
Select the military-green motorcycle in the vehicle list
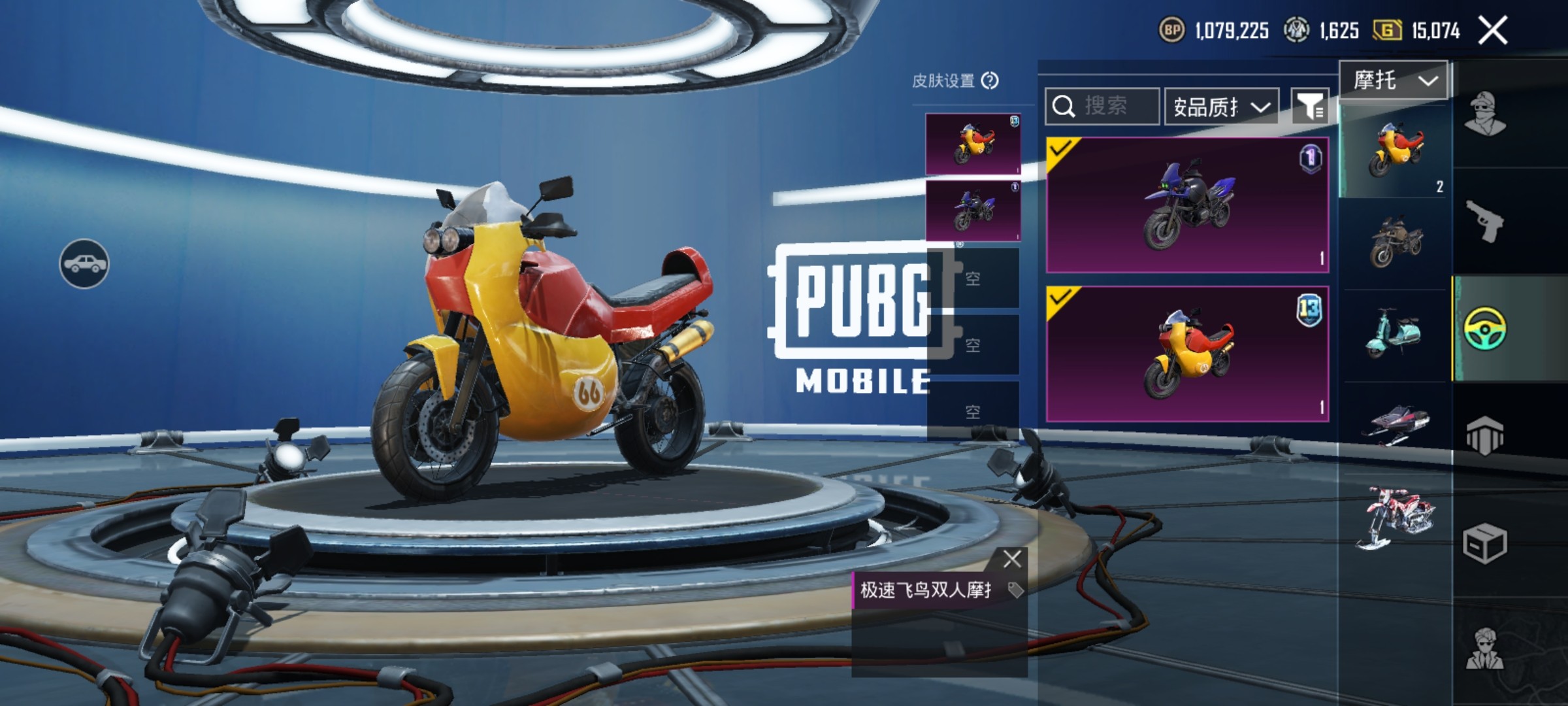(1396, 242)
